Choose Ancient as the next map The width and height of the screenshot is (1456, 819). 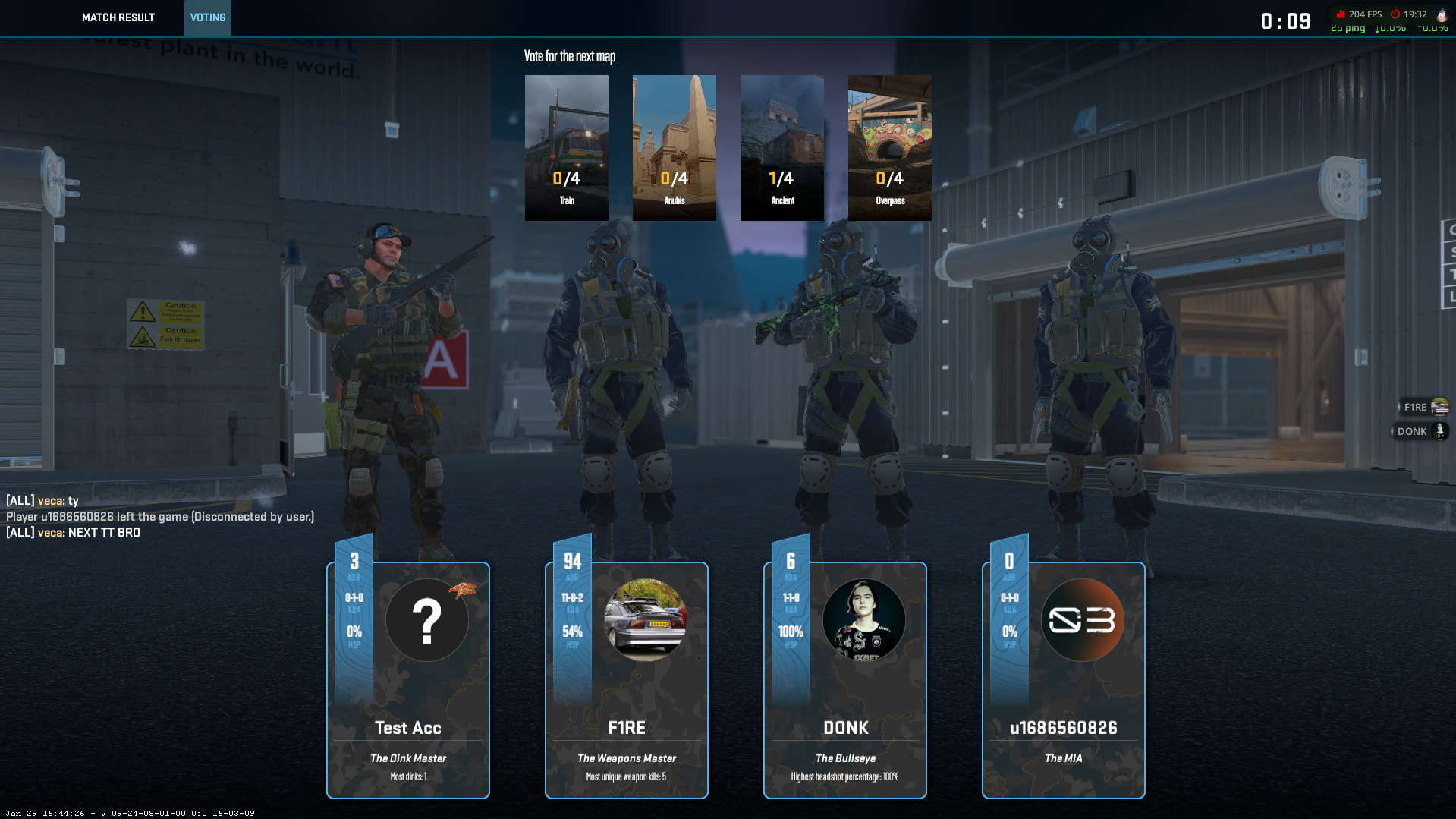pyautogui.click(x=781, y=147)
